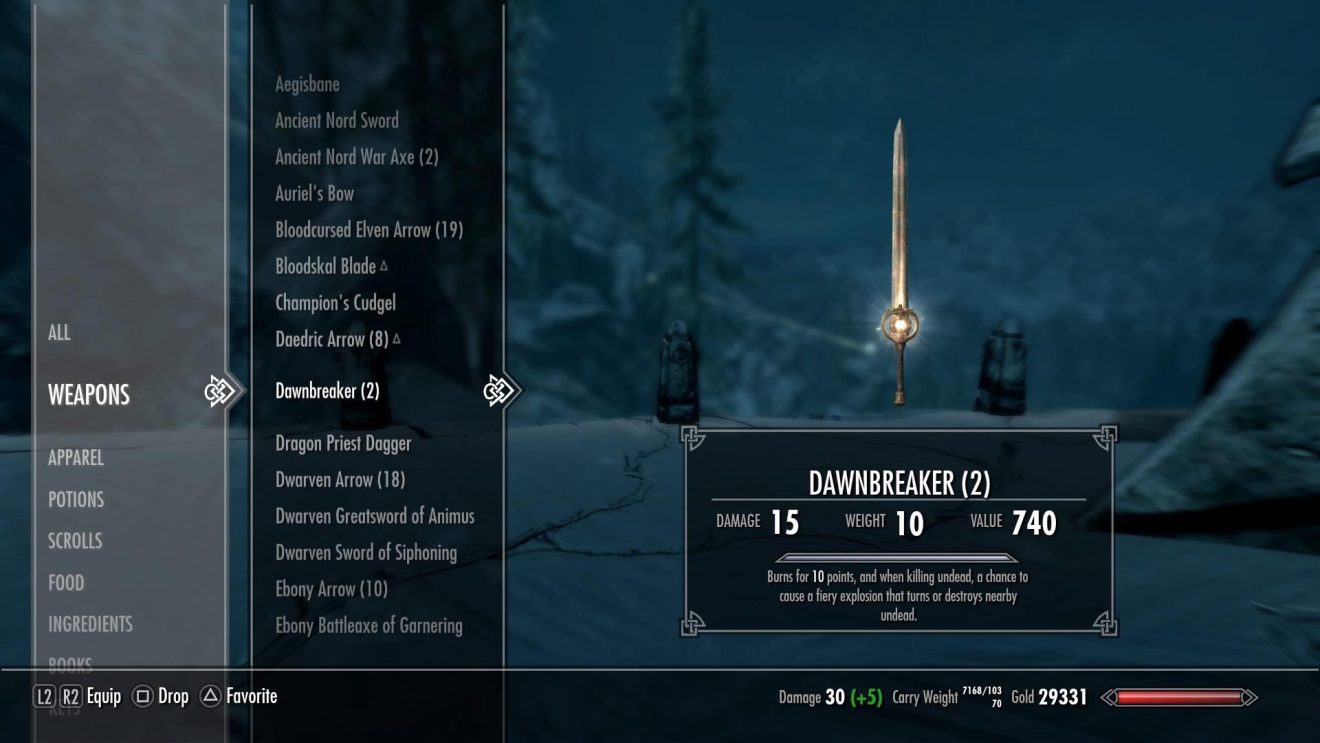
Task: Select the Champion's Cudgel
Action: tap(335, 303)
